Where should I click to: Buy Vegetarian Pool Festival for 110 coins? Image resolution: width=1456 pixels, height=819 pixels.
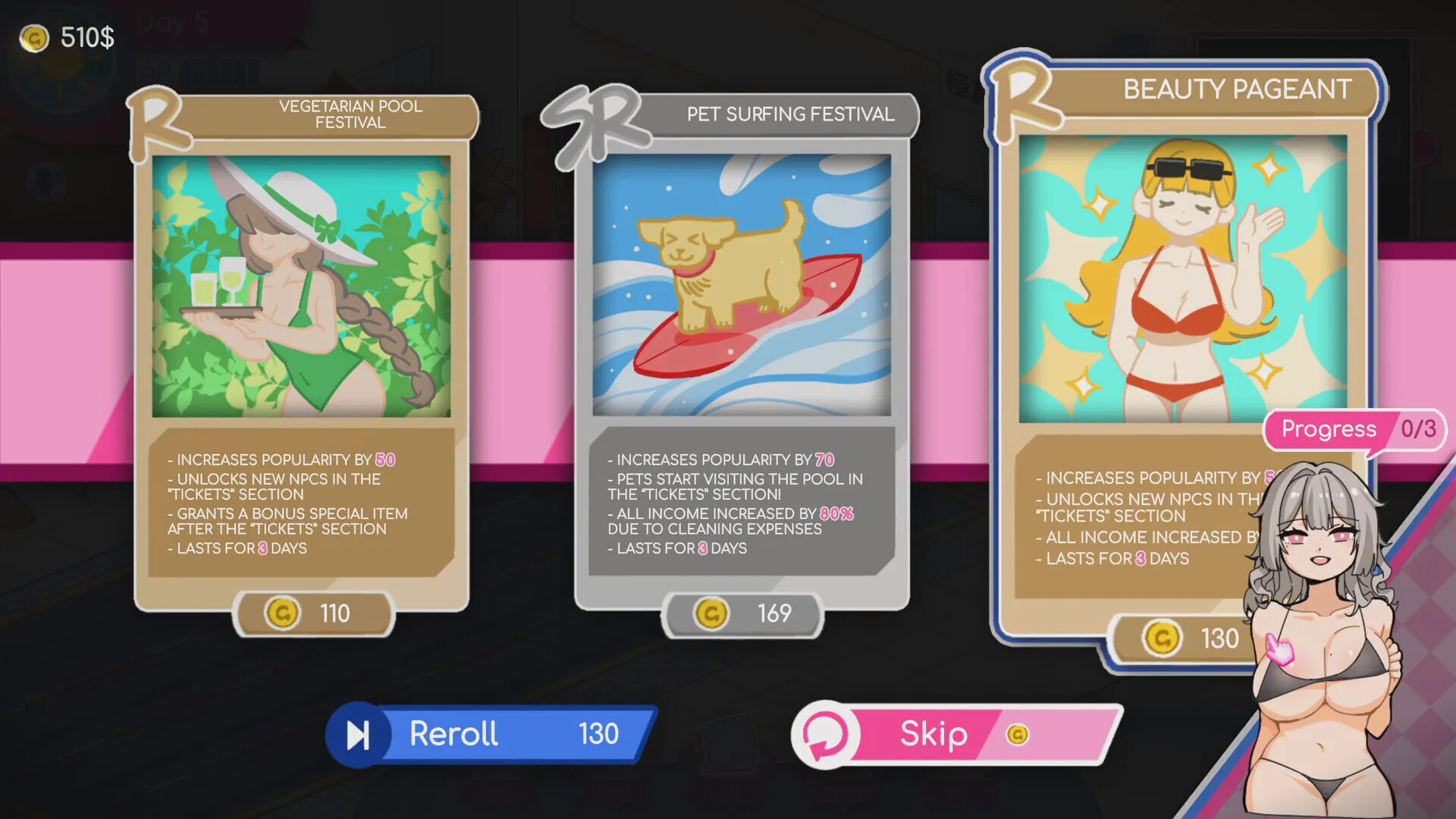[313, 613]
